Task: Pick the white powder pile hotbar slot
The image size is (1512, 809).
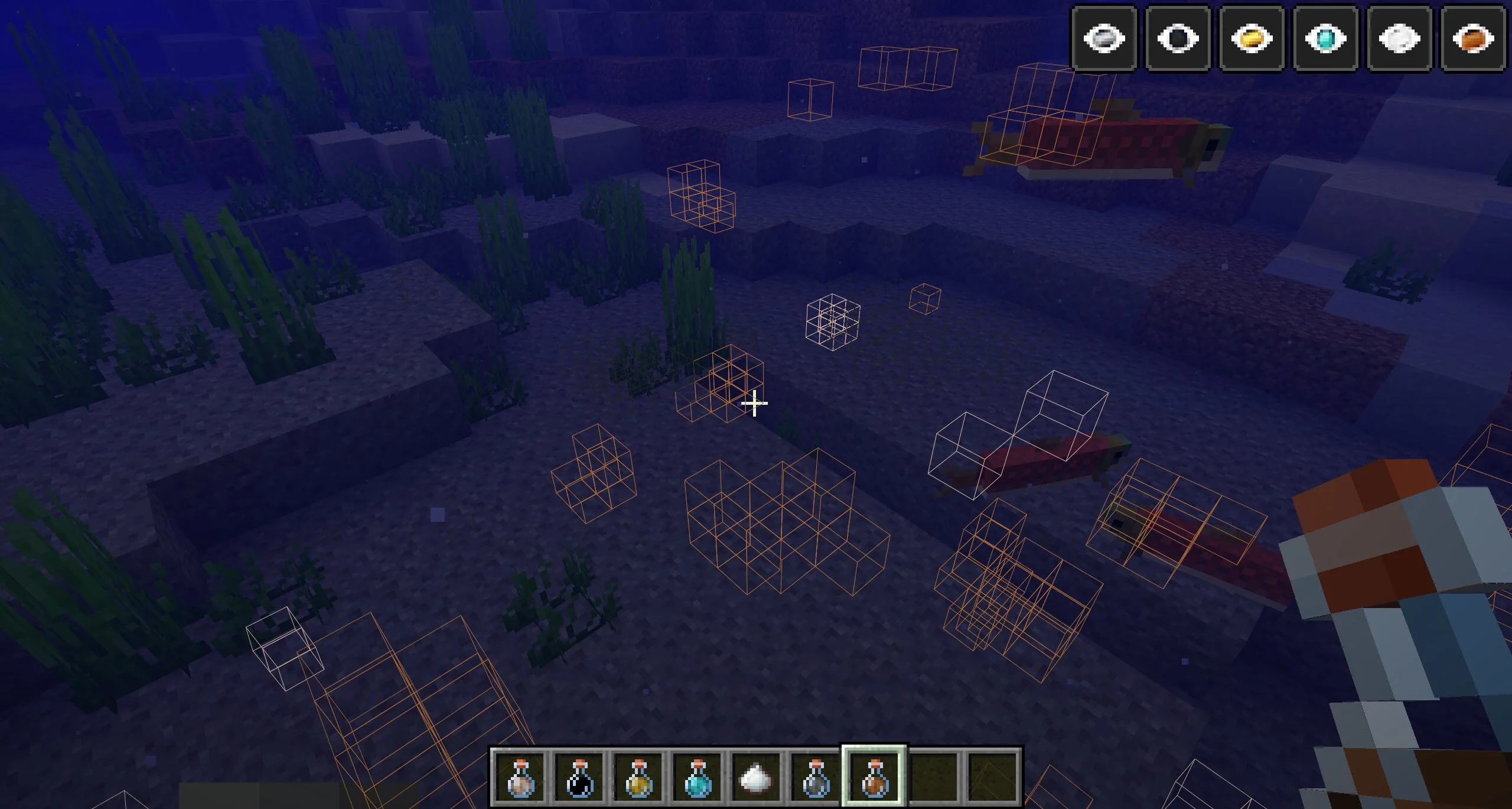Action: point(757,778)
